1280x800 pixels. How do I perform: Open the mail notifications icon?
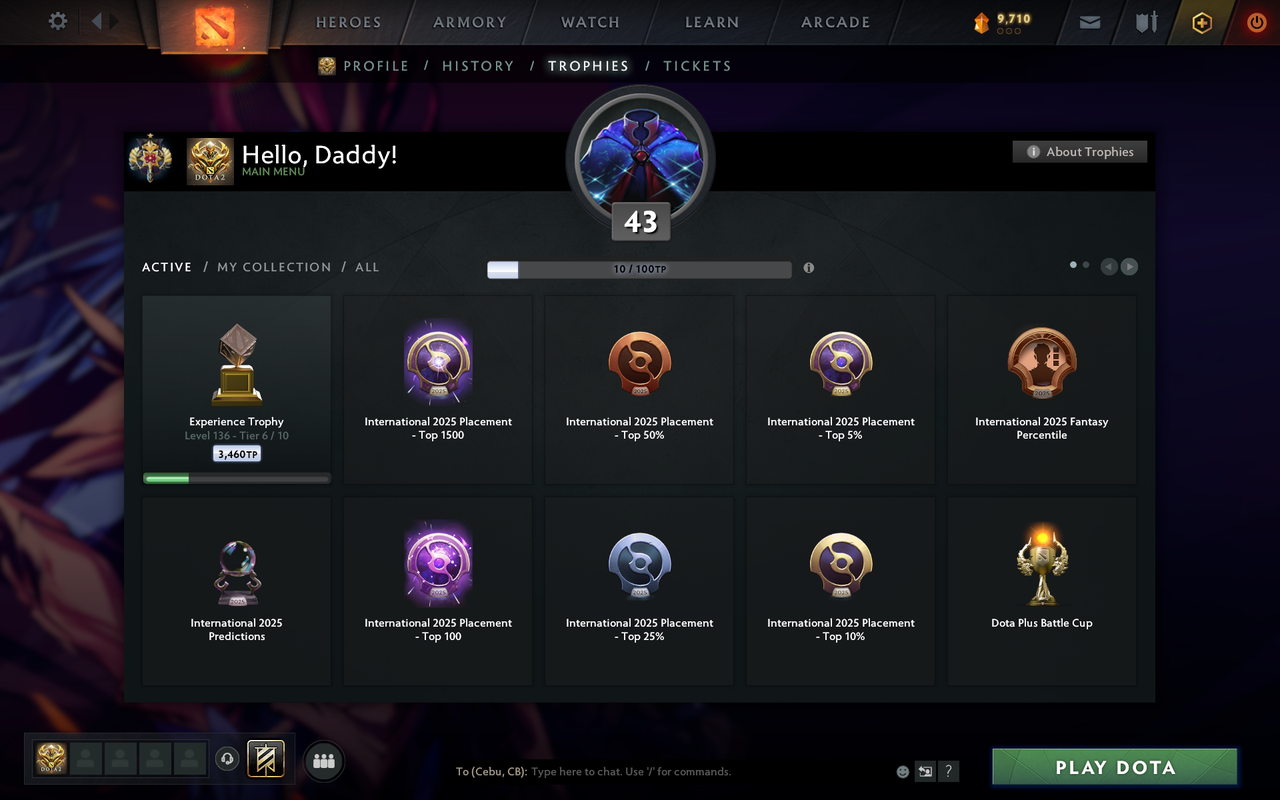pos(1089,21)
